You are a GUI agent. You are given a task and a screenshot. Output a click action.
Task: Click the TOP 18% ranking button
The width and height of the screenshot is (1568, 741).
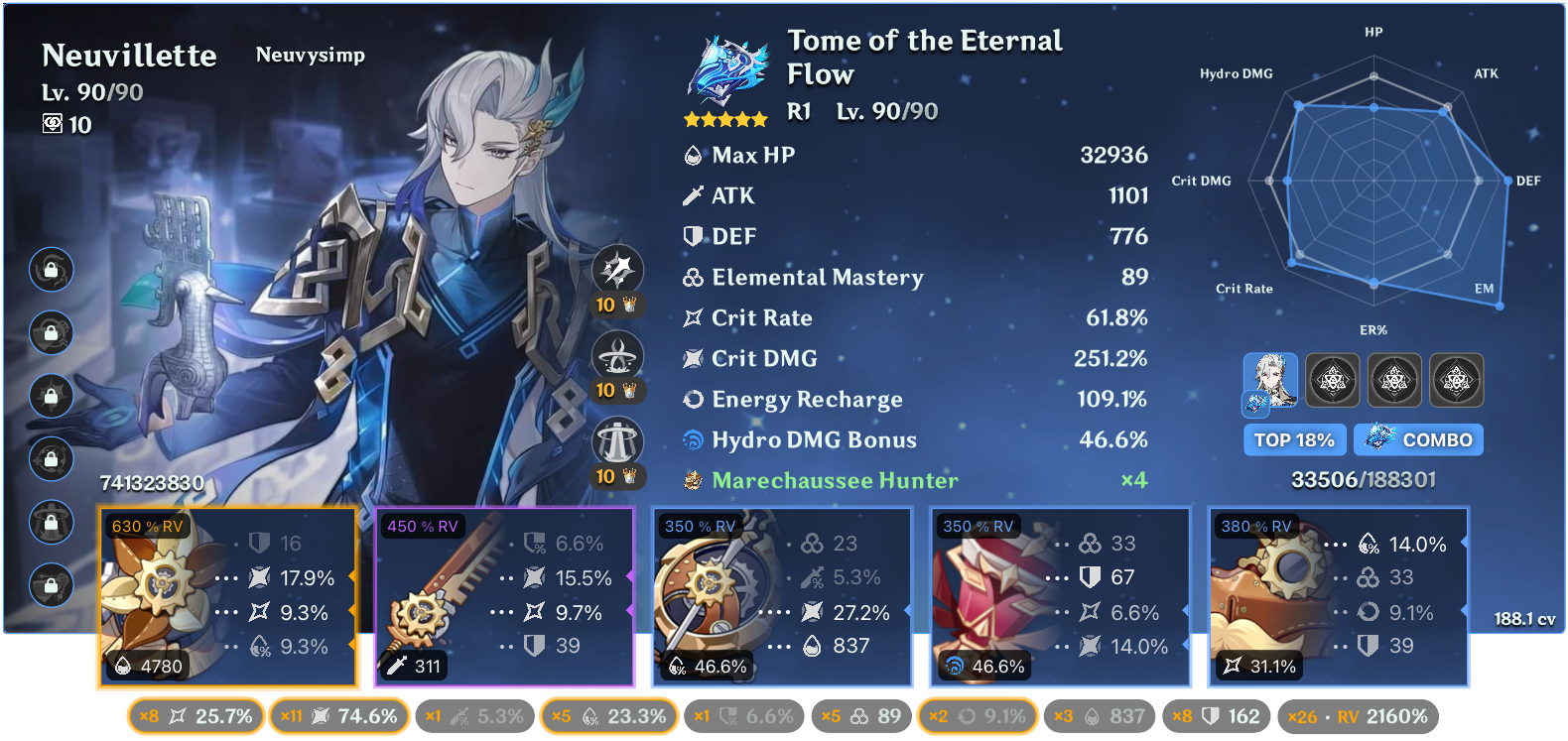pyautogui.click(x=1294, y=439)
